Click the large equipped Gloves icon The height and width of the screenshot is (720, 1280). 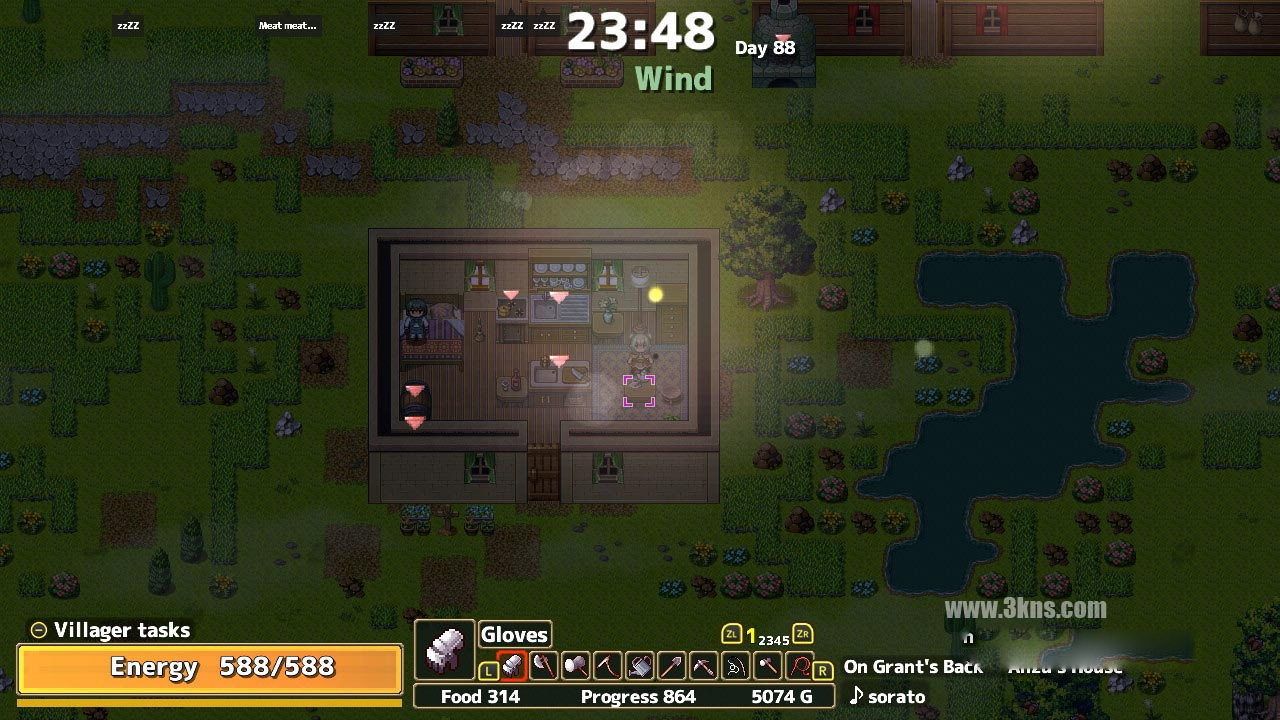tap(444, 651)
